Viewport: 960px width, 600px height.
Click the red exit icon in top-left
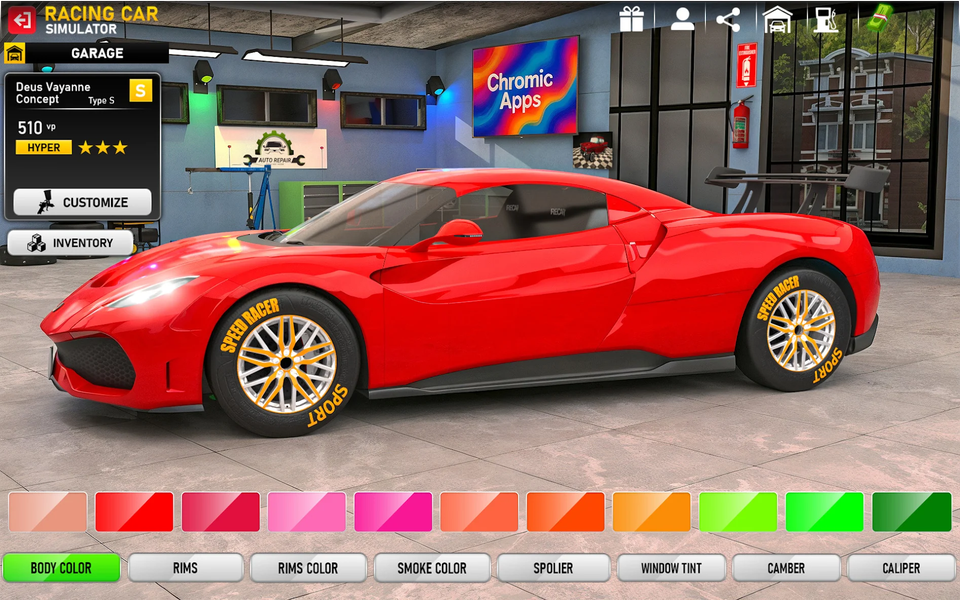coord(21,20)
